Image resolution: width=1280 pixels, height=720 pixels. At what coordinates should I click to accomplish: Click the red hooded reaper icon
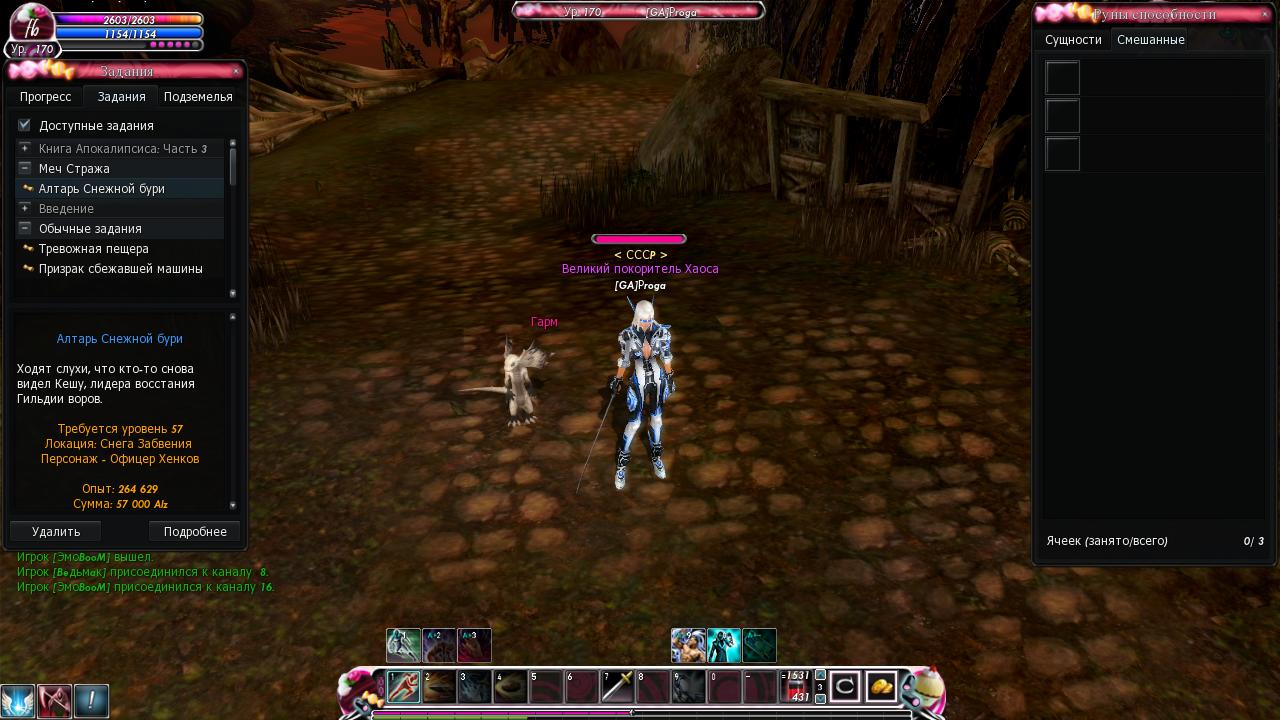(x=55, y=701)
